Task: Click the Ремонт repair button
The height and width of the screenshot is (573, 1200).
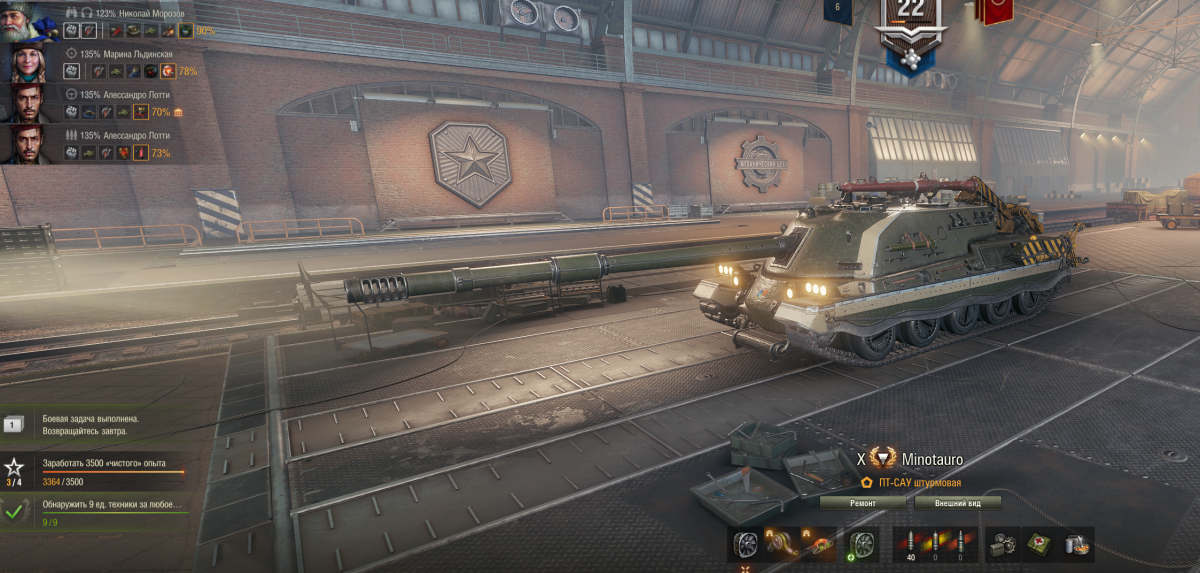Action: (x=863, y=503)
